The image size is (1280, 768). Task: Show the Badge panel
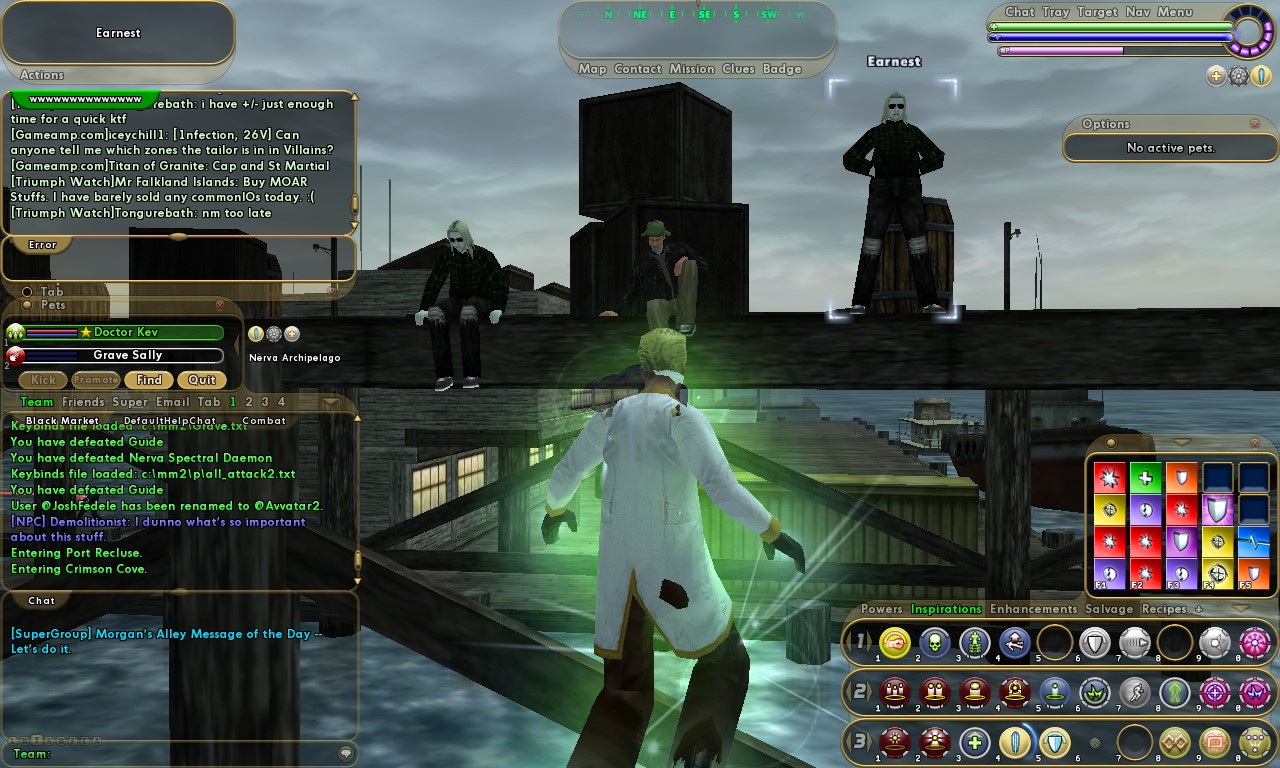tap(782, 69)
